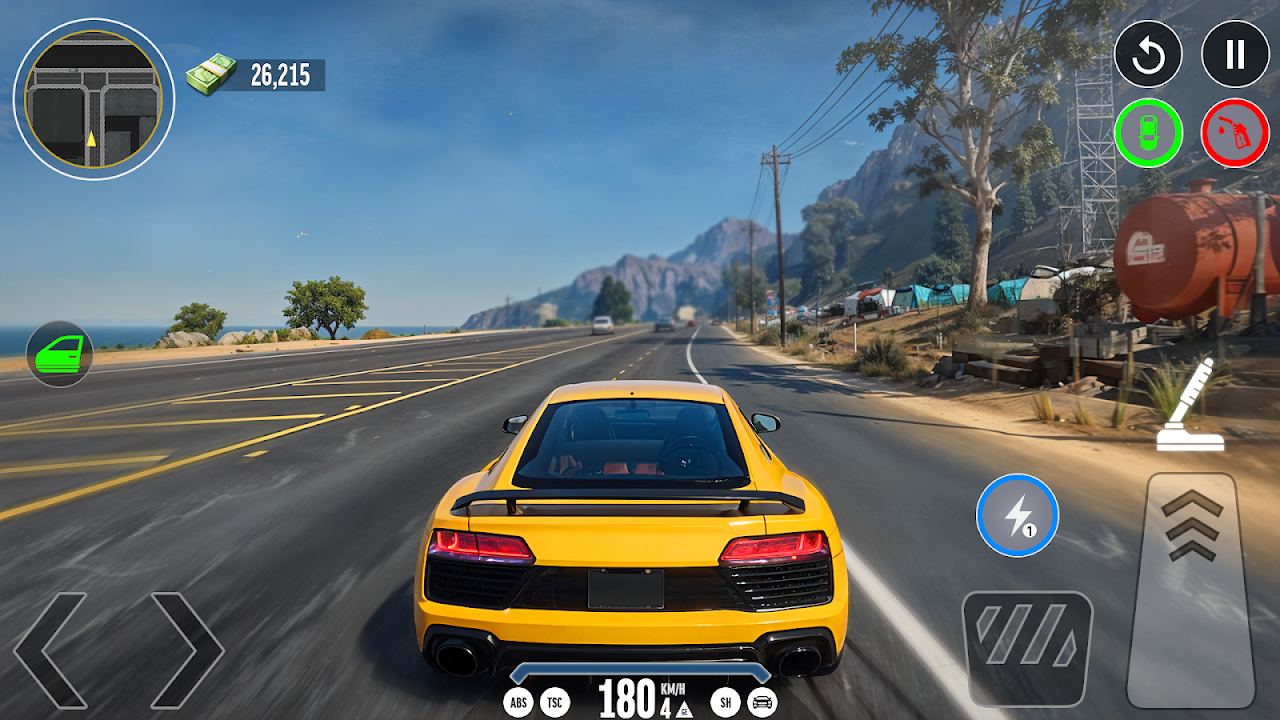The height and width of the screenshot is (720, 1280).
Task: Tap the cash stack money icon
Action: [211, 75]
